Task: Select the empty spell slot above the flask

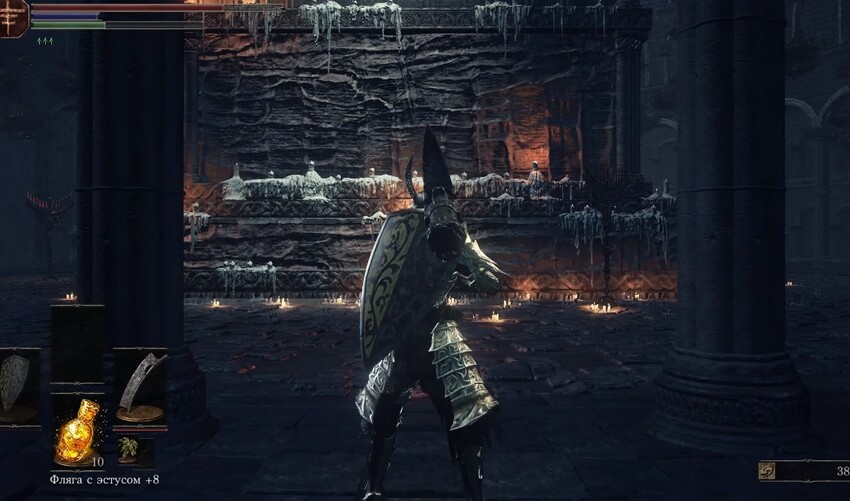Action: [77, 343]
